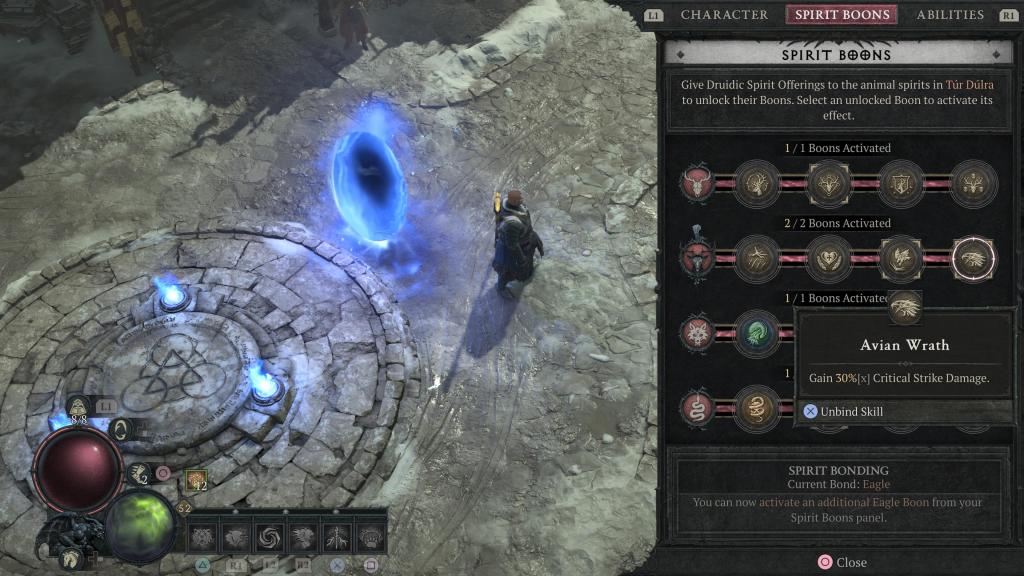
Task: Open the Abilities tab
Action: tap(950, 15)
